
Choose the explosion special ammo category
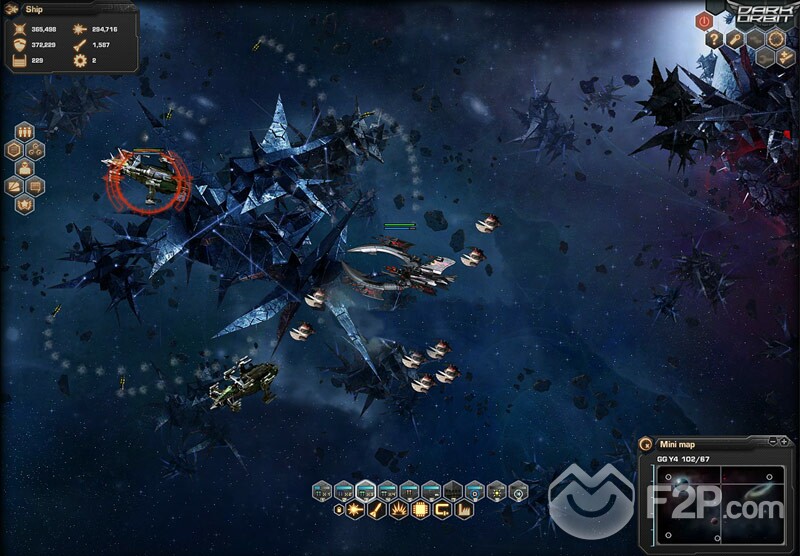pos(399,511)
